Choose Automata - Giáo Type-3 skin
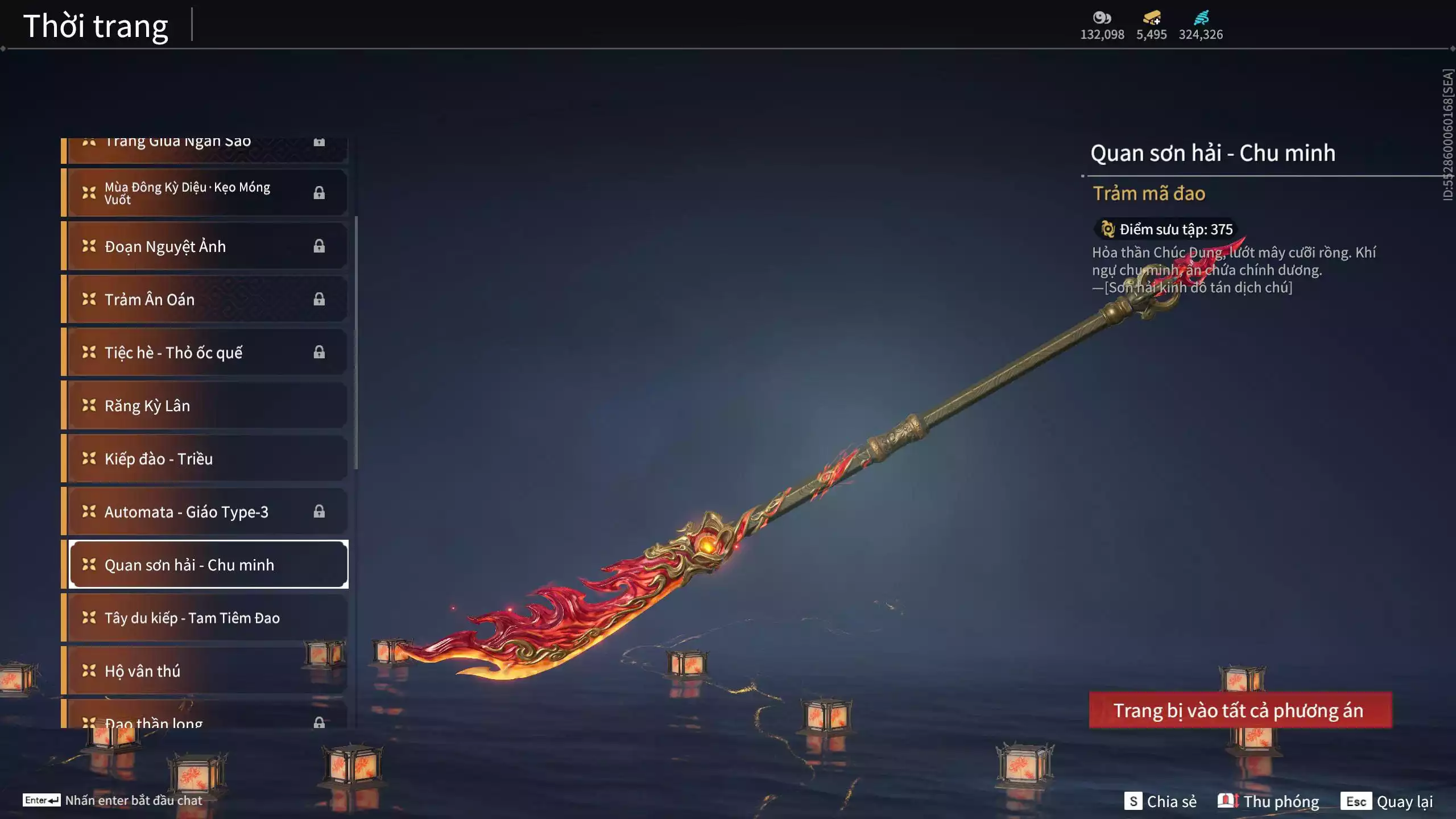 [x=205, y=512]
